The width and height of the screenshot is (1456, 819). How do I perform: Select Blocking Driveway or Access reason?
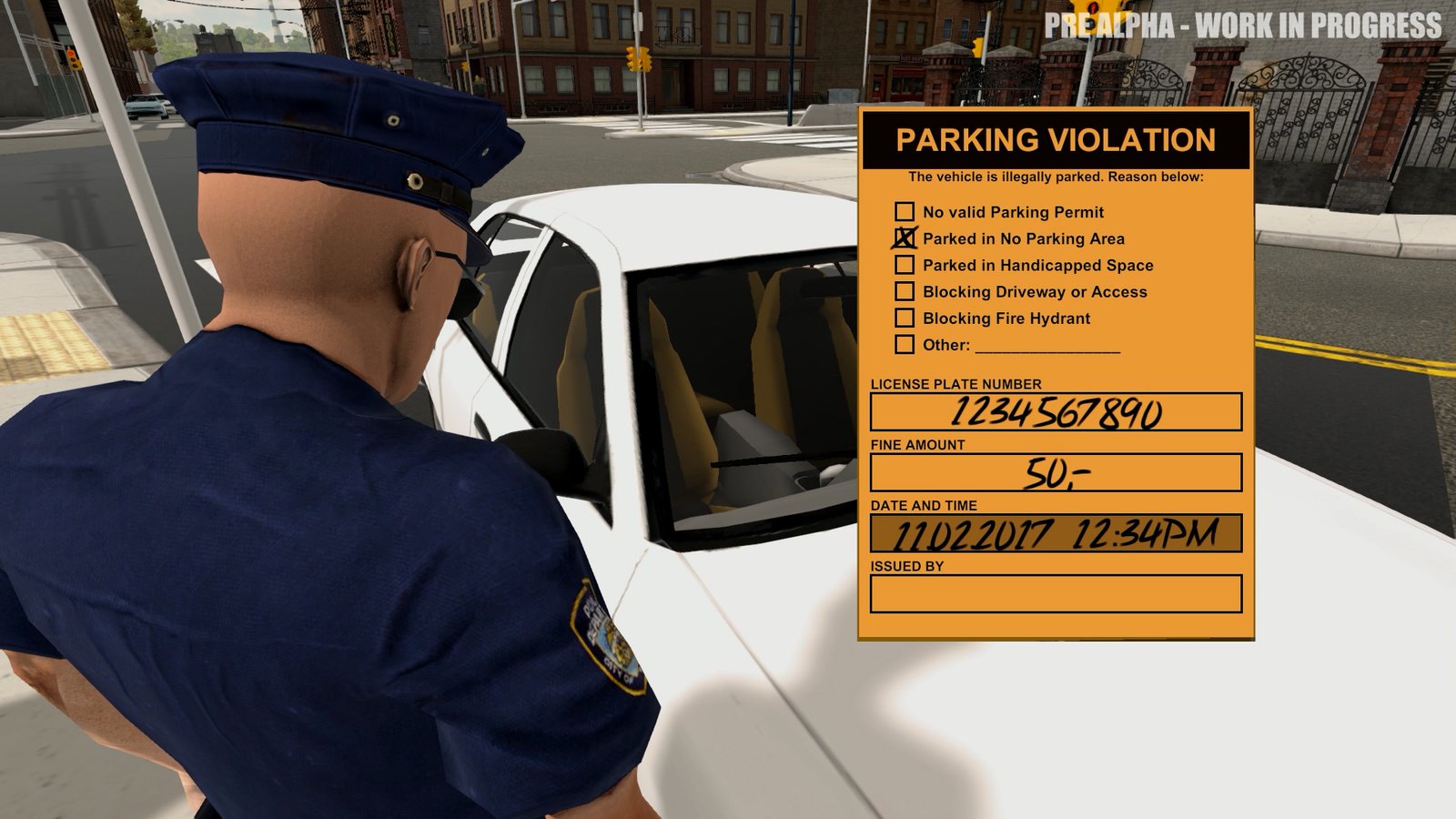tap(903, 291)
